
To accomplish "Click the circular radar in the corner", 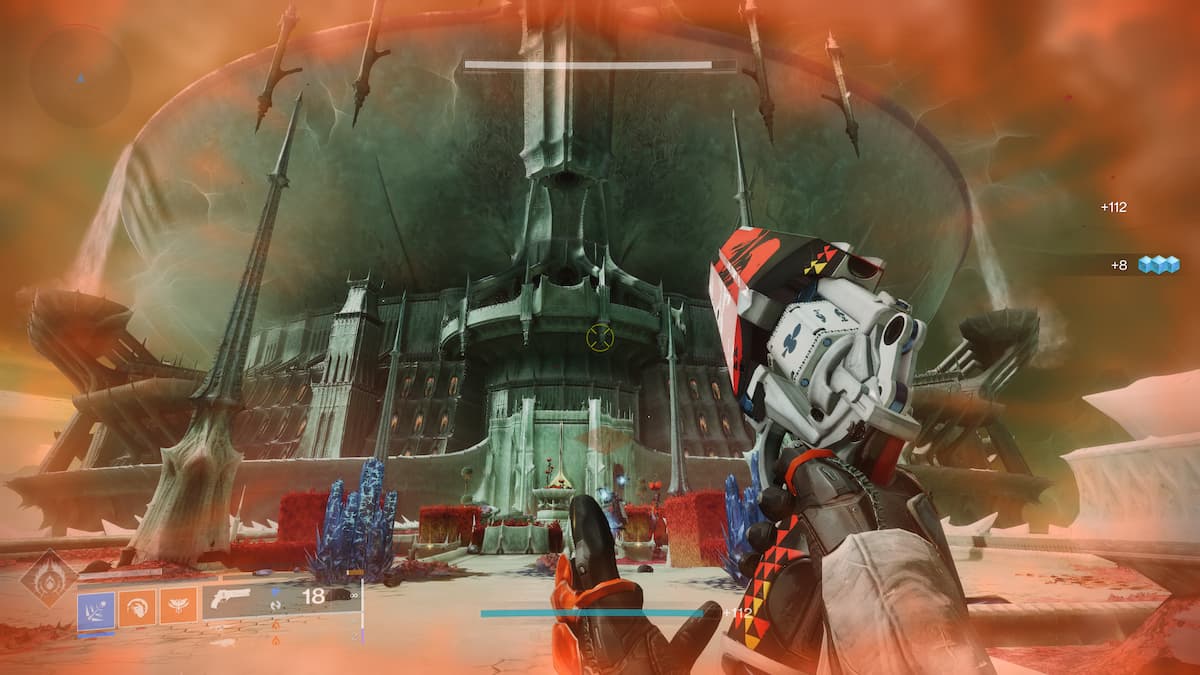I will coord(80,76).
